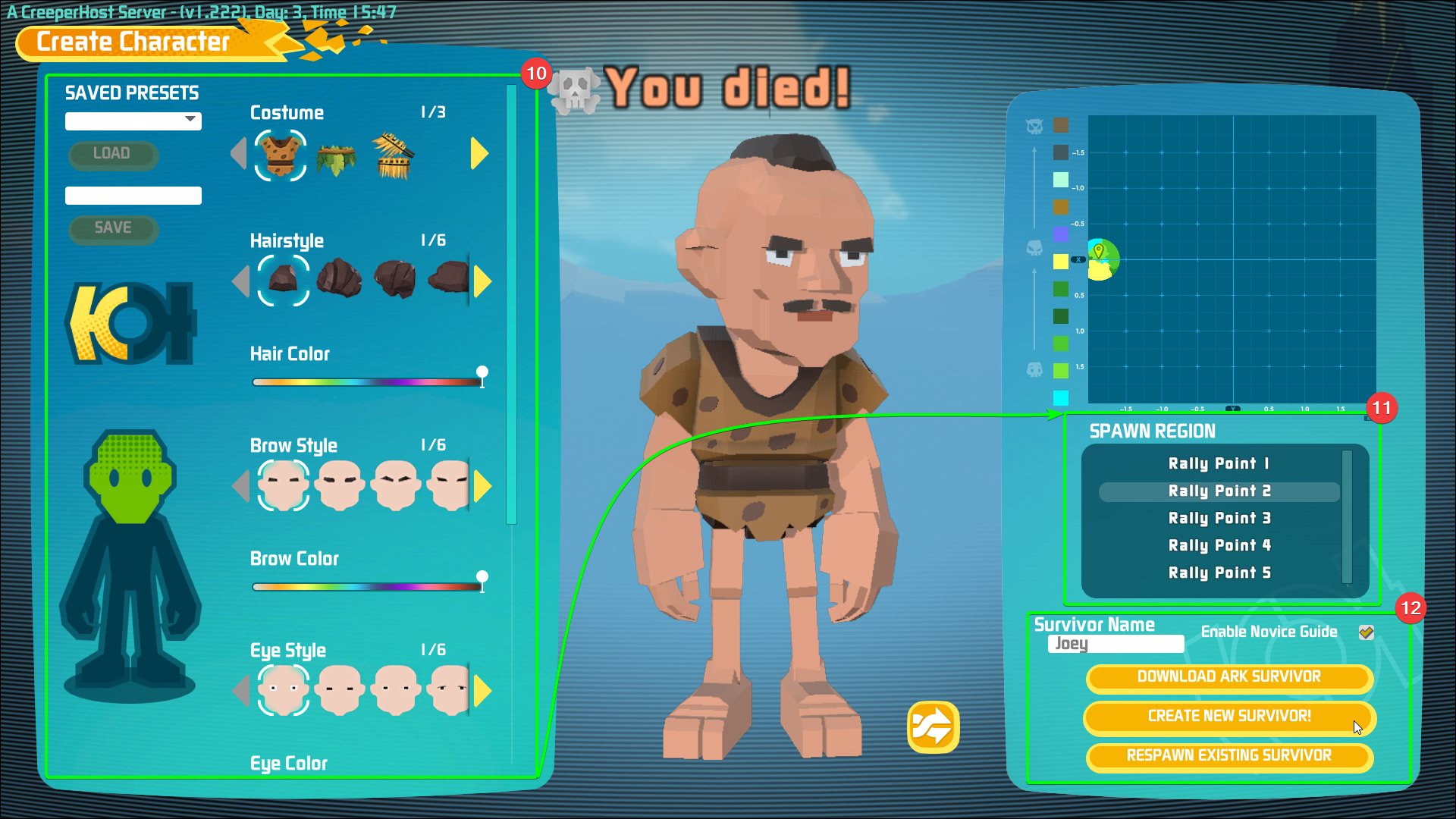Click the yellow arrow to view more hairstyles
Viewport: 1456px width, 819px height.
coord(479,281)
